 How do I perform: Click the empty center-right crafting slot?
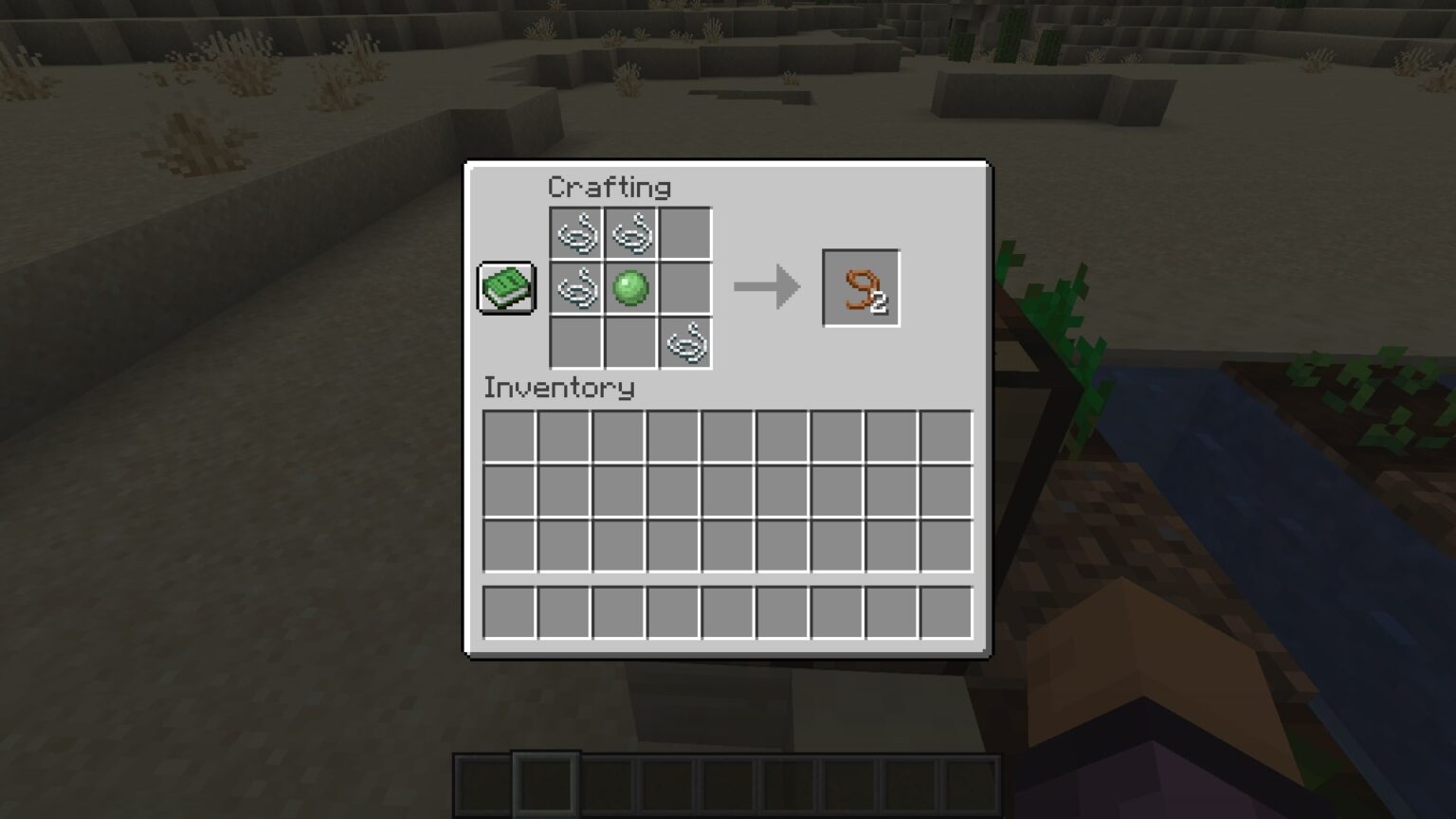pos(684,288)
